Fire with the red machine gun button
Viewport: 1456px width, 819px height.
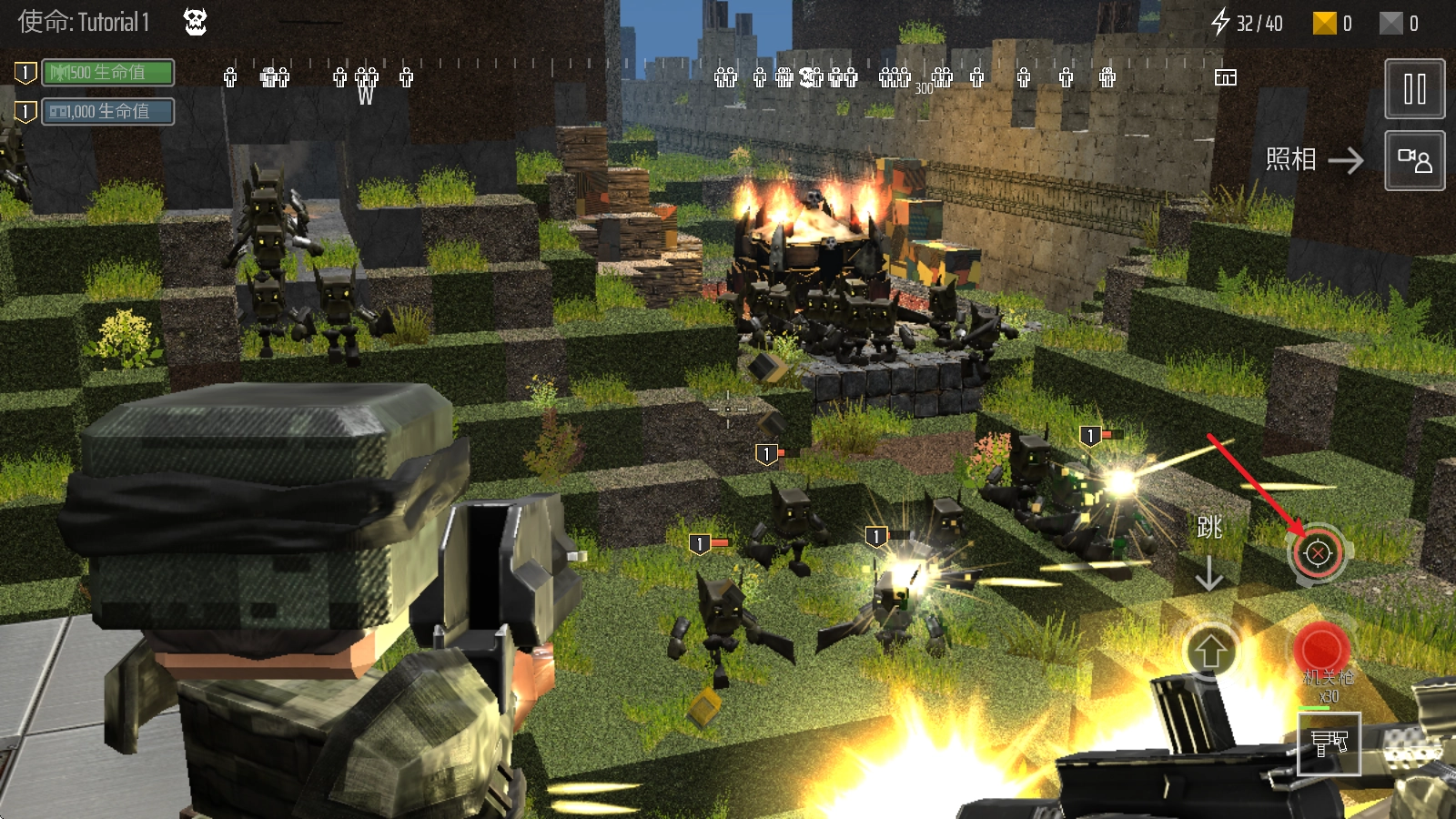1320,650
